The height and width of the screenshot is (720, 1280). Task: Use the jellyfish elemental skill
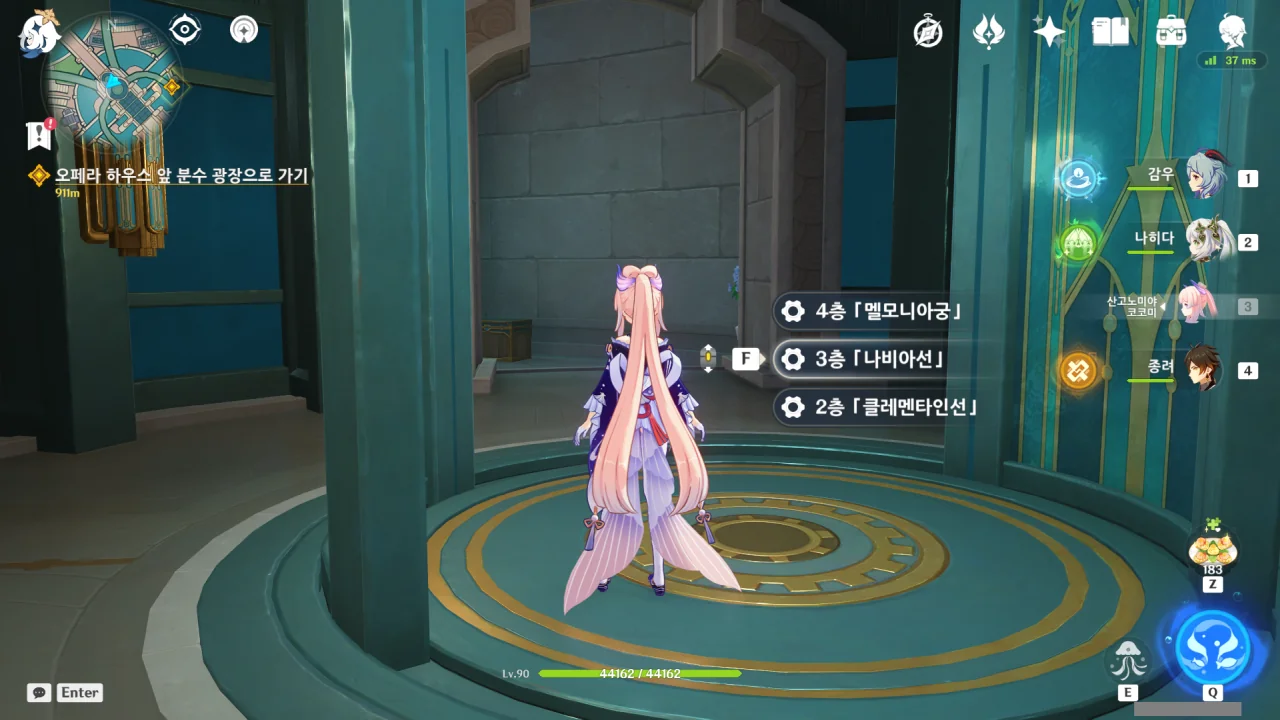tap(1129, 659)
